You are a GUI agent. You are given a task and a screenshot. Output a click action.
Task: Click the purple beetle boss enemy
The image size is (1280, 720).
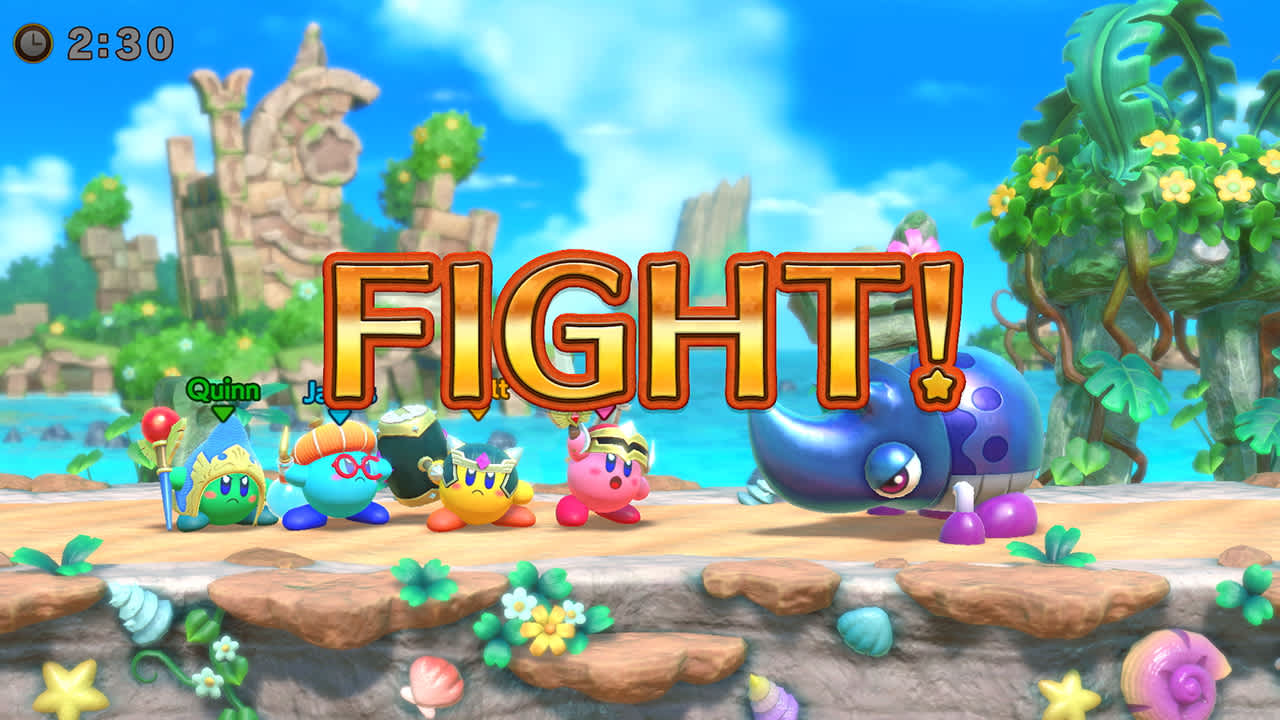point(880,460)
